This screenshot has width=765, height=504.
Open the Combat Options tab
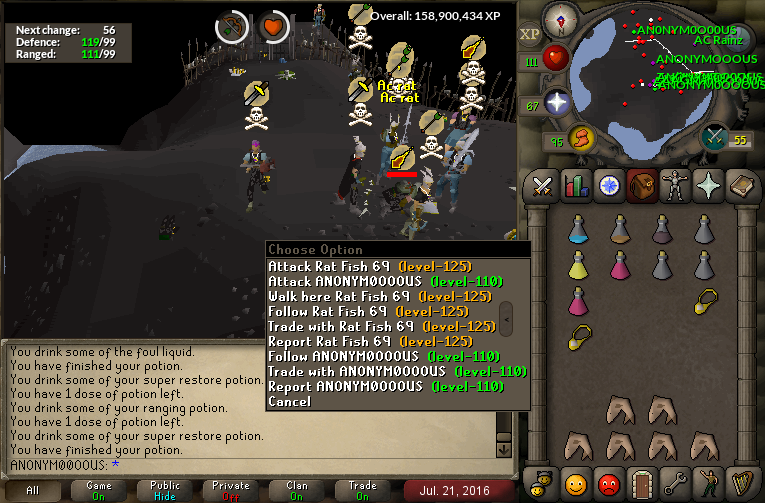[543, 186]
